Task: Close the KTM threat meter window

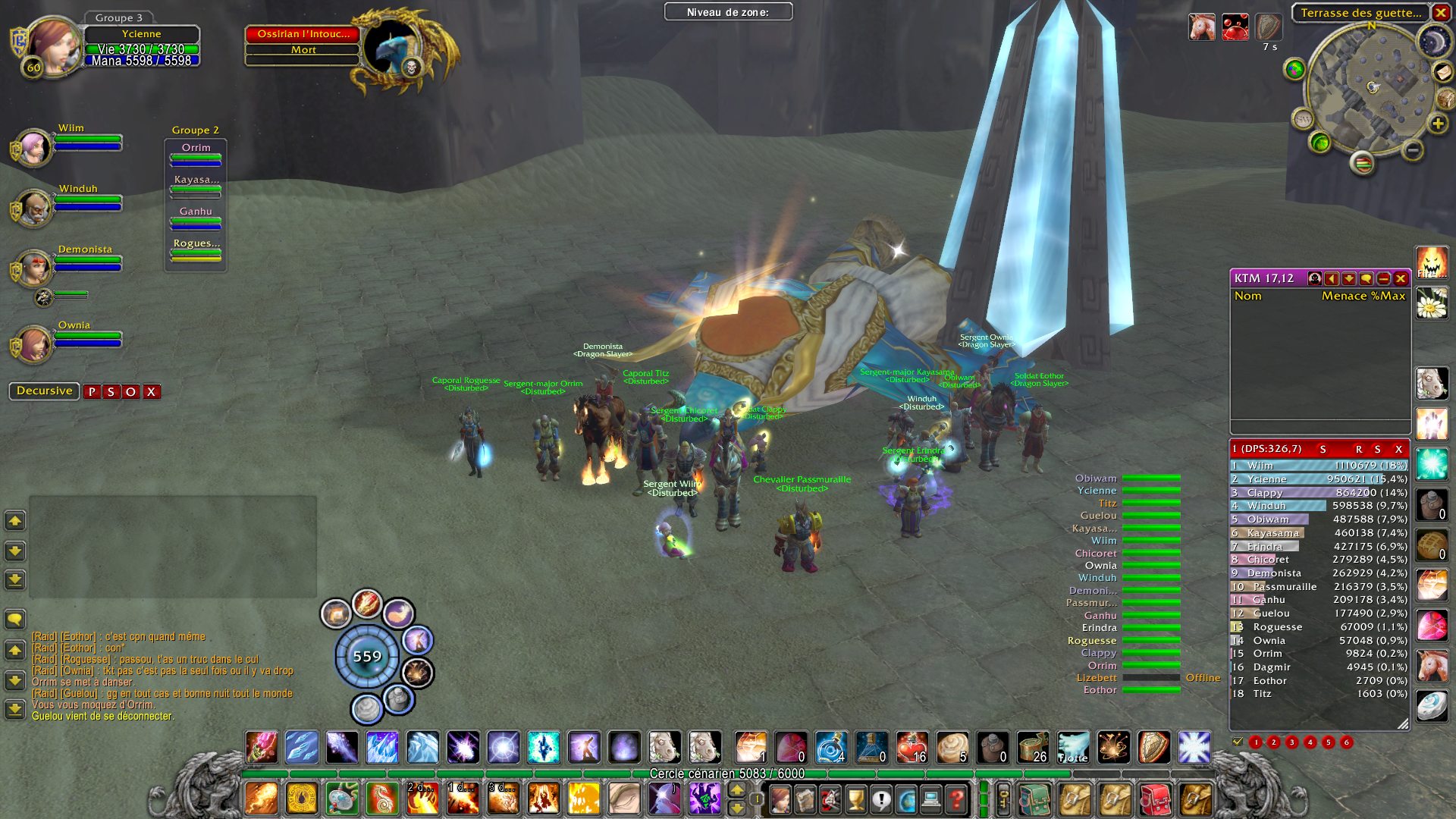Action: tap(1401, 279)
